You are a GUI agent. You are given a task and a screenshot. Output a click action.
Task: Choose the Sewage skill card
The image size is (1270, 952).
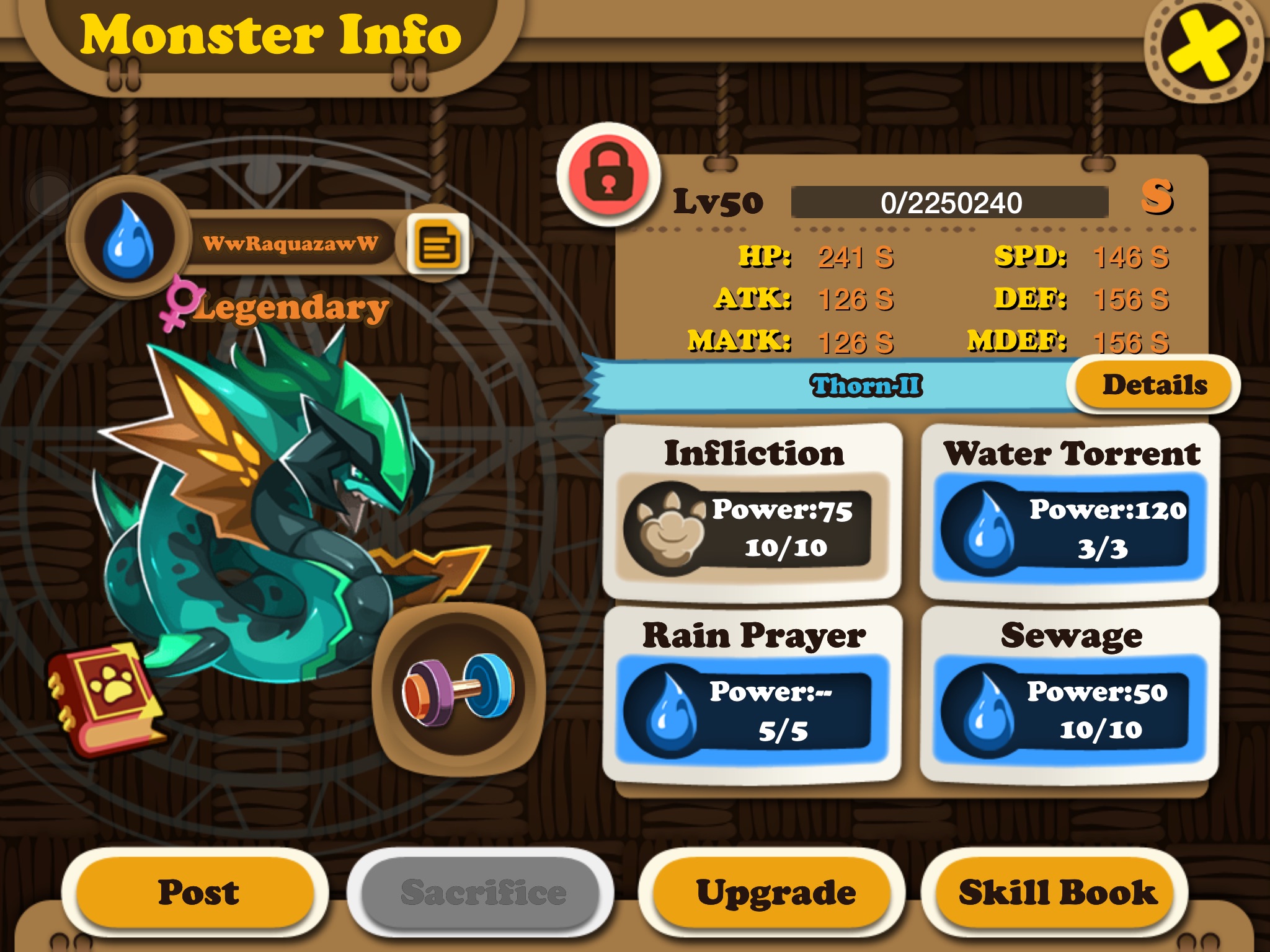[x=1070, y=694]
